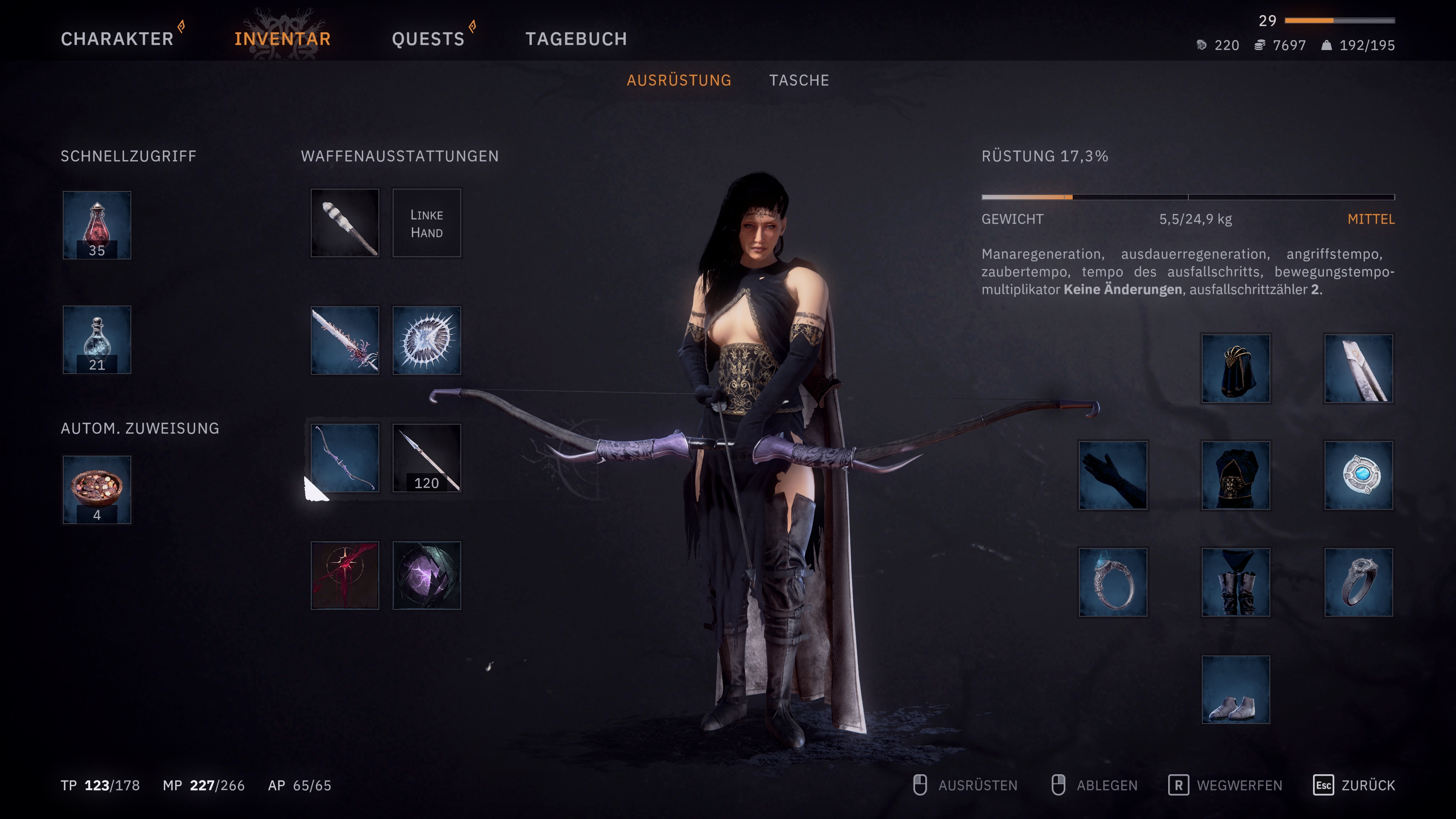Select the red blood spell slot
Image resolution: width=1456 pixels, height=819 pixels.
(345, 576)
